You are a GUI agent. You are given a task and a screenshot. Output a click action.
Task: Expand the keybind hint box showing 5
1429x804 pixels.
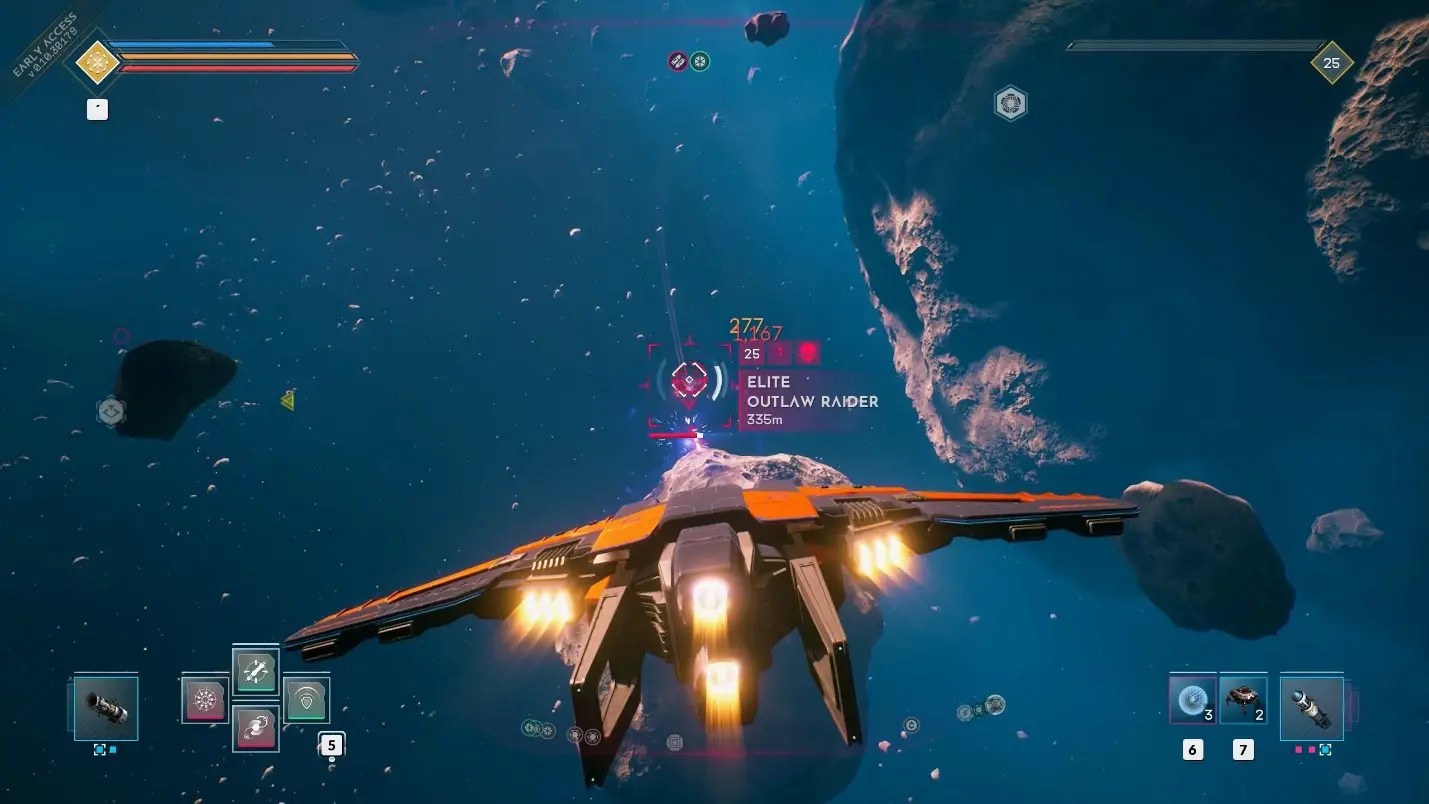(x=330, y=743)
